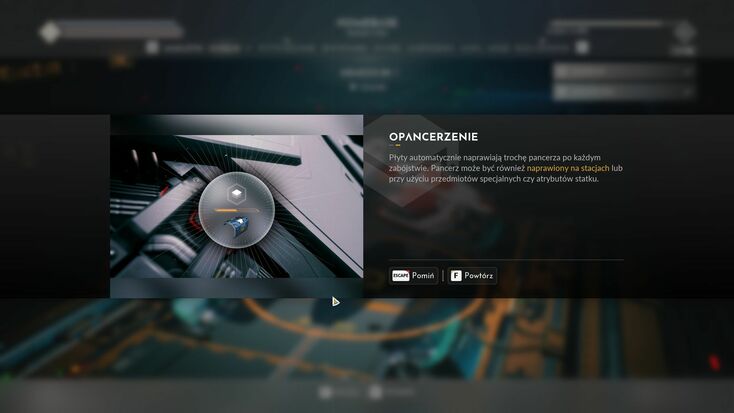The width and height of the screenshot is (734, 413).
Task: Replay the tutorial using Powtórz
Action: 472,275
